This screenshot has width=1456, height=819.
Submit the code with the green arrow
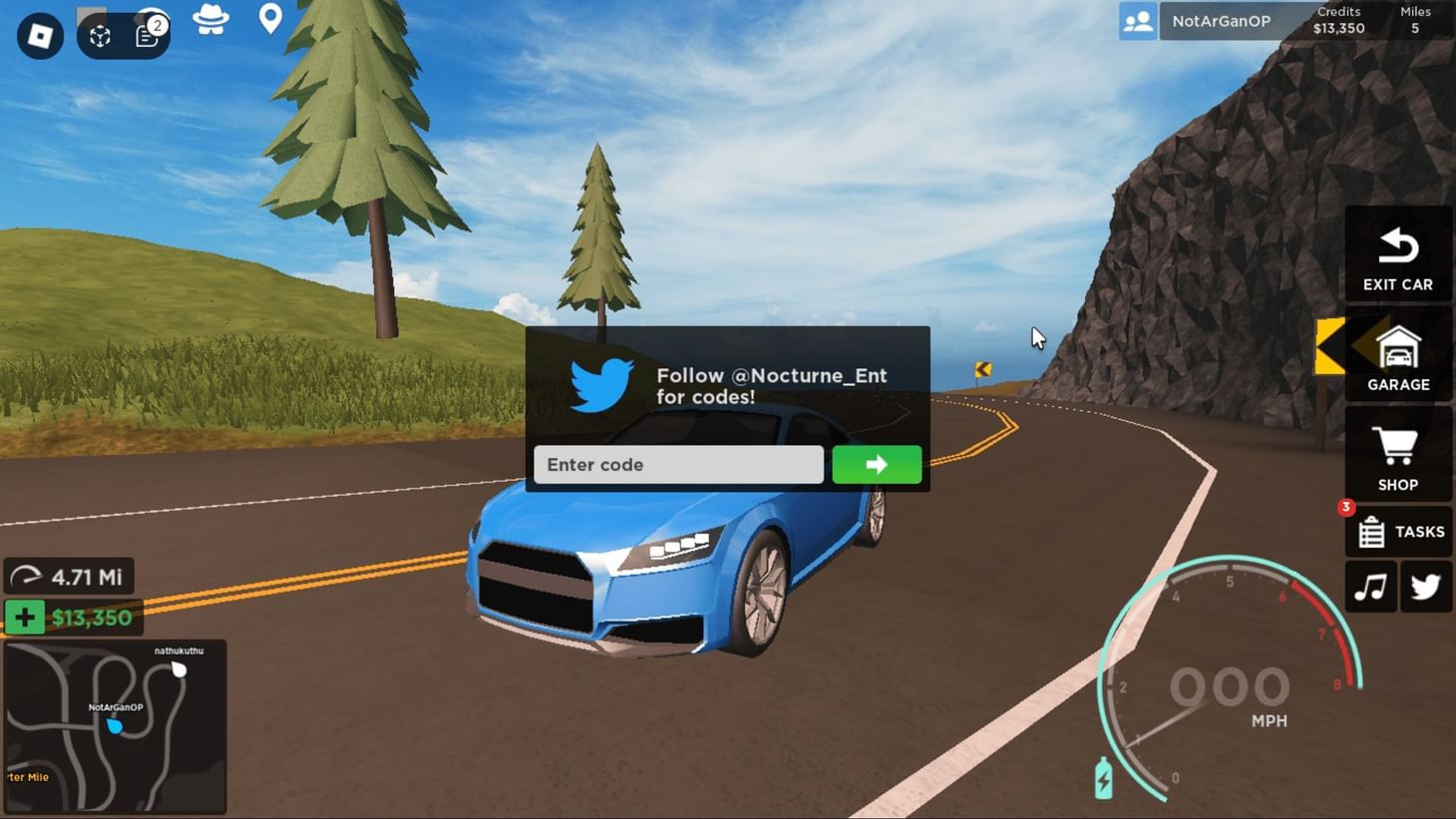pyautogui.click(x=876, y=464)
